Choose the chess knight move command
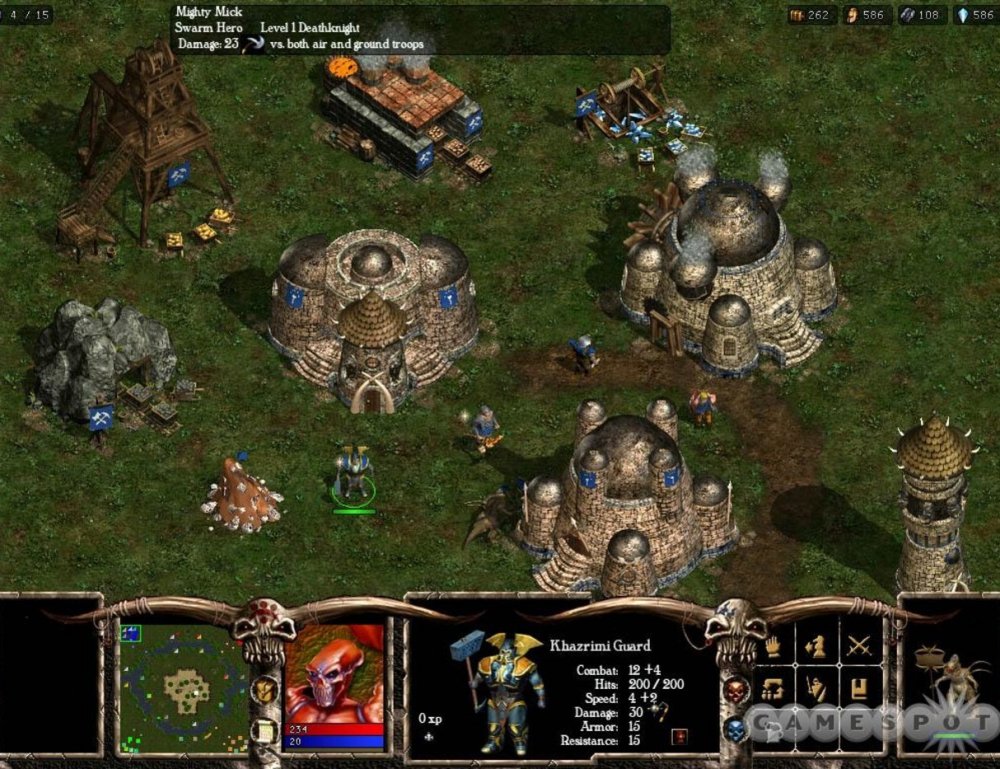The image size is (1000, 769). (815, 646)
